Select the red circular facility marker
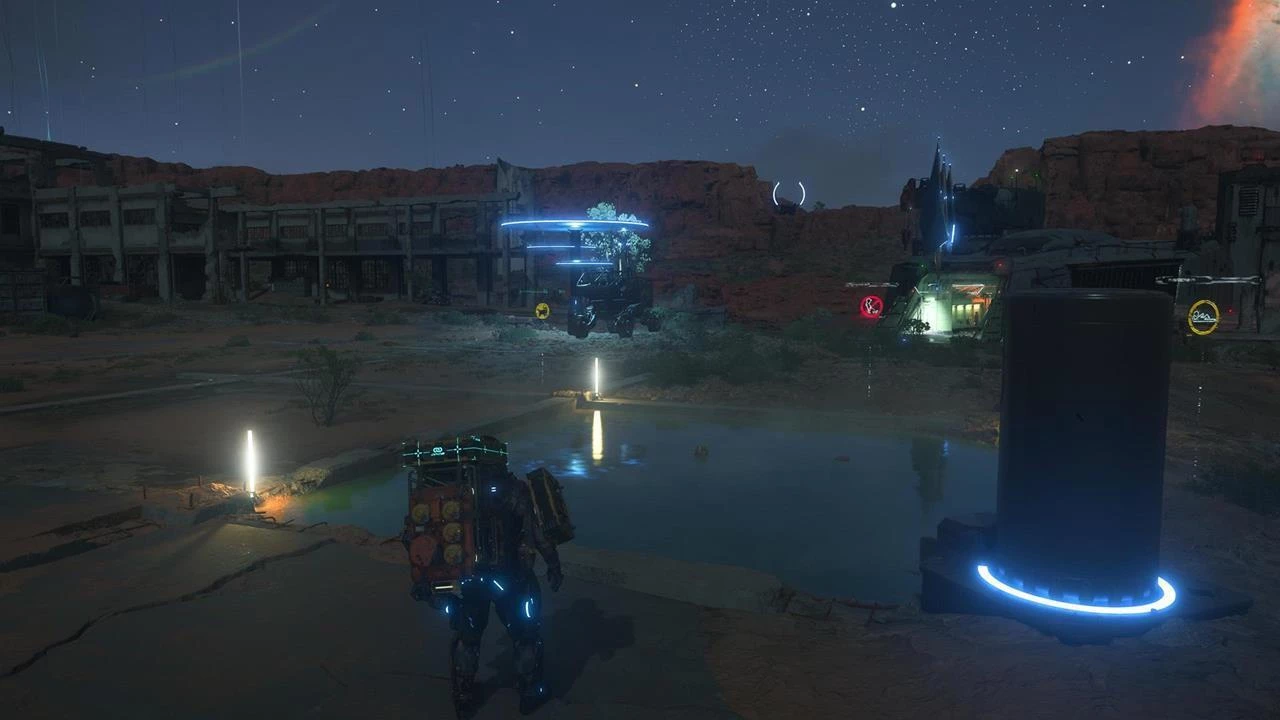 click(871, 307)
